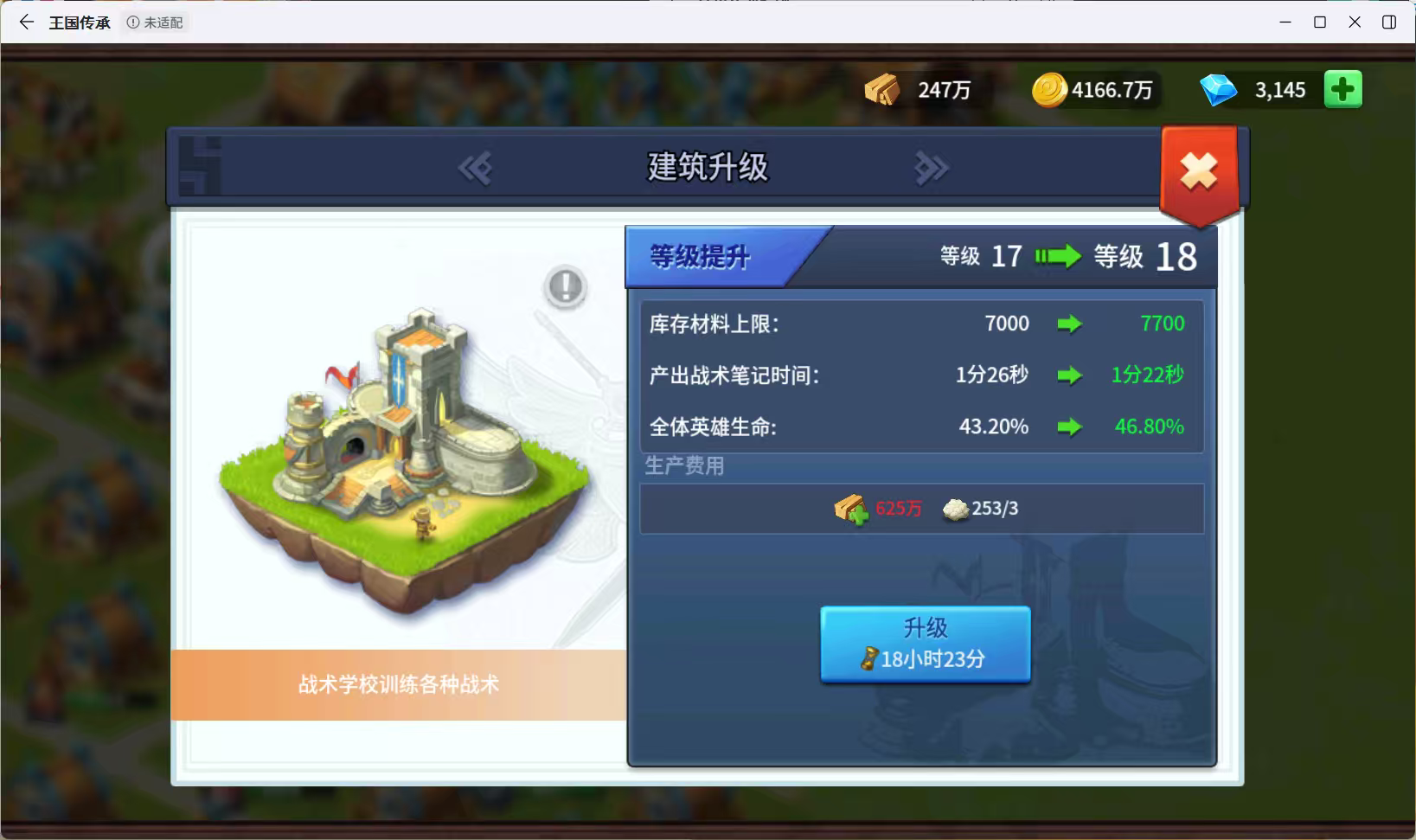Click the green arrow next to 库存材料上限
Image resolution: width=1416 pixels, height=840 pixels.
coord(1072,324)
